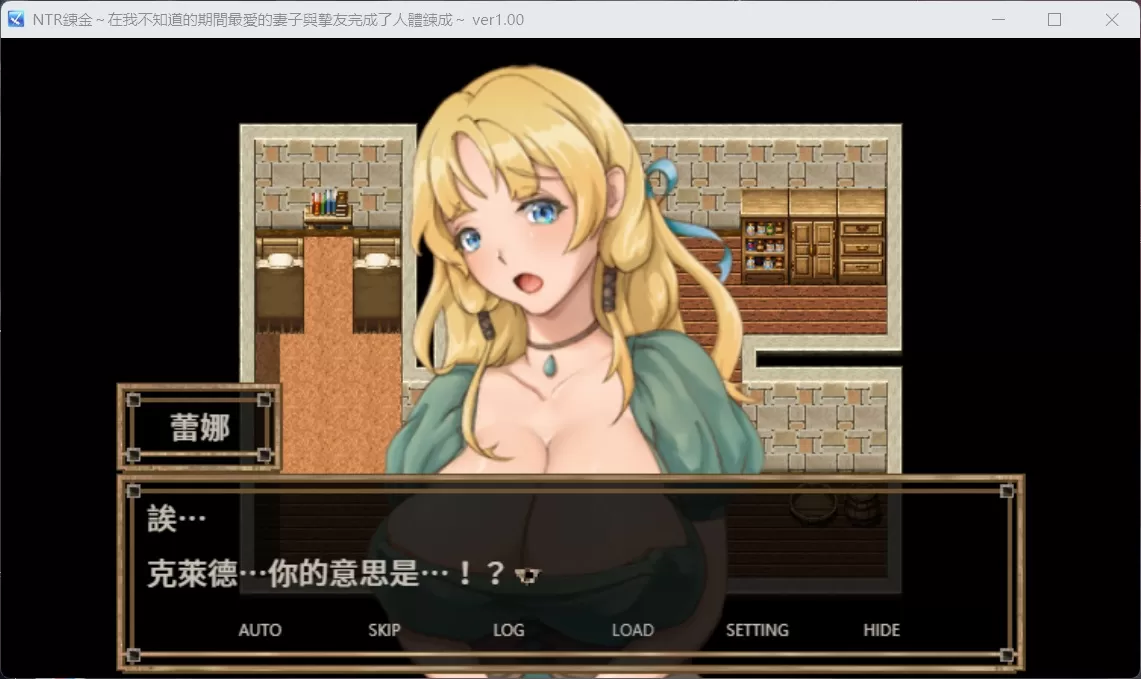Open the dialogue LOG
The height and width of the screenshot is (679, 1141).
tap(508, 630)
